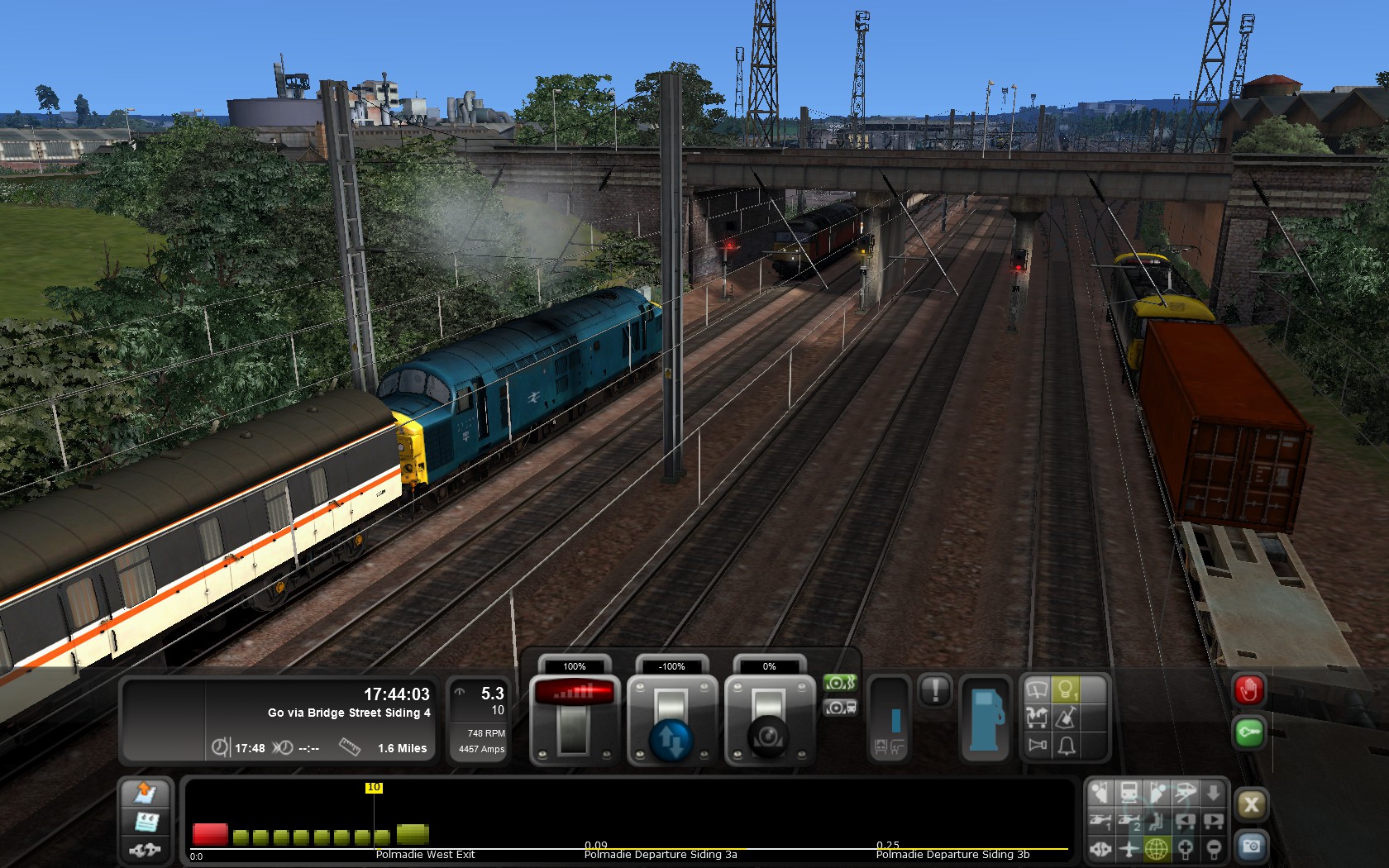Click the green key startup button

click(x=1248, y=732)
